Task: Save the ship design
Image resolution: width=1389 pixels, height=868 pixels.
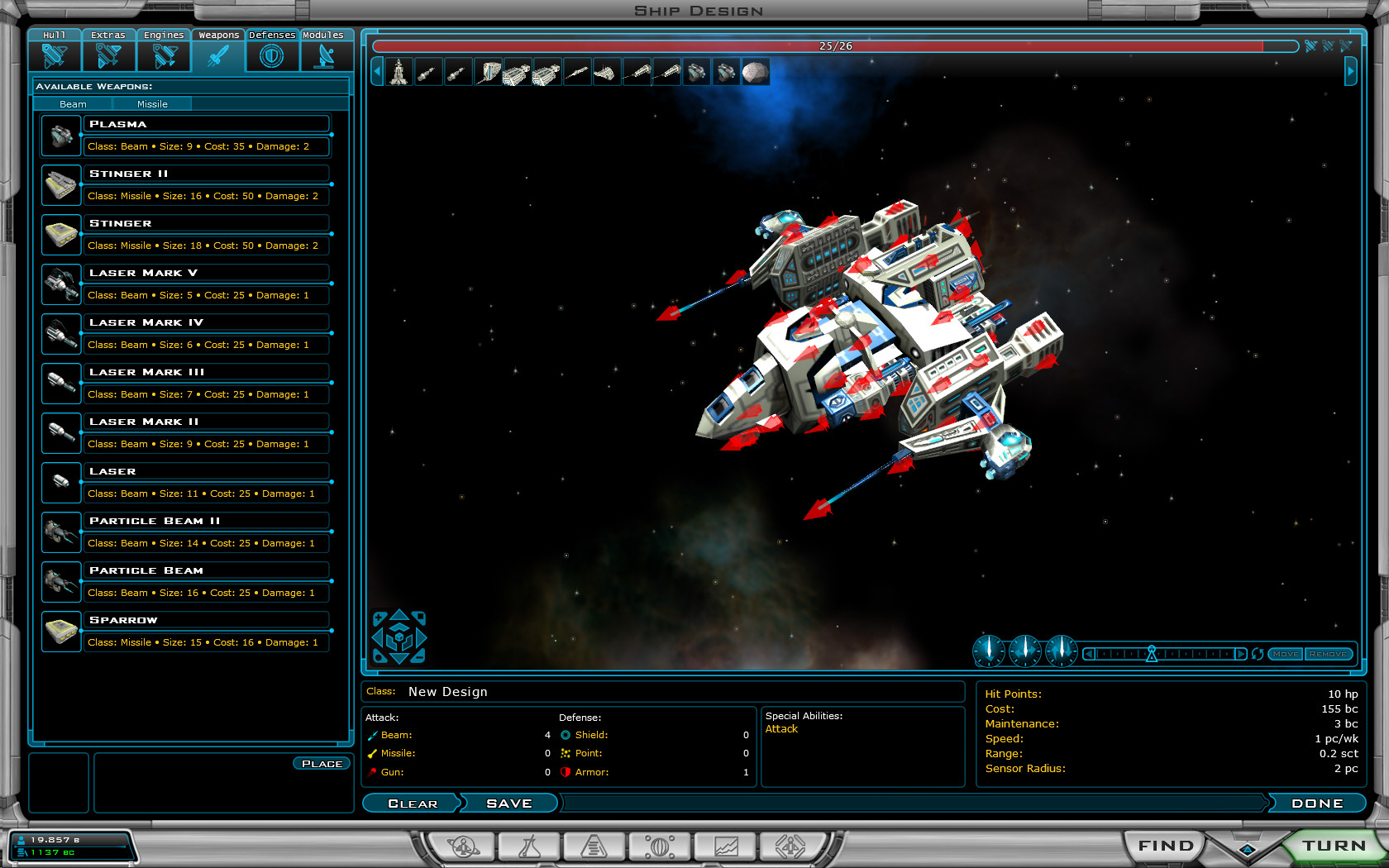Action: coord(509,804)
